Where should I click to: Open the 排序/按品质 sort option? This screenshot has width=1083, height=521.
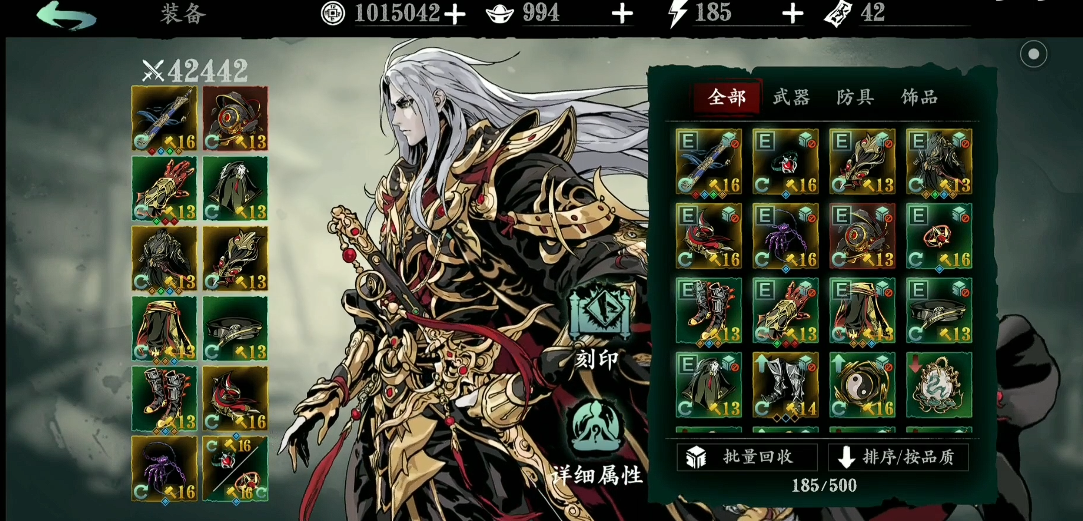pos(898,457)
